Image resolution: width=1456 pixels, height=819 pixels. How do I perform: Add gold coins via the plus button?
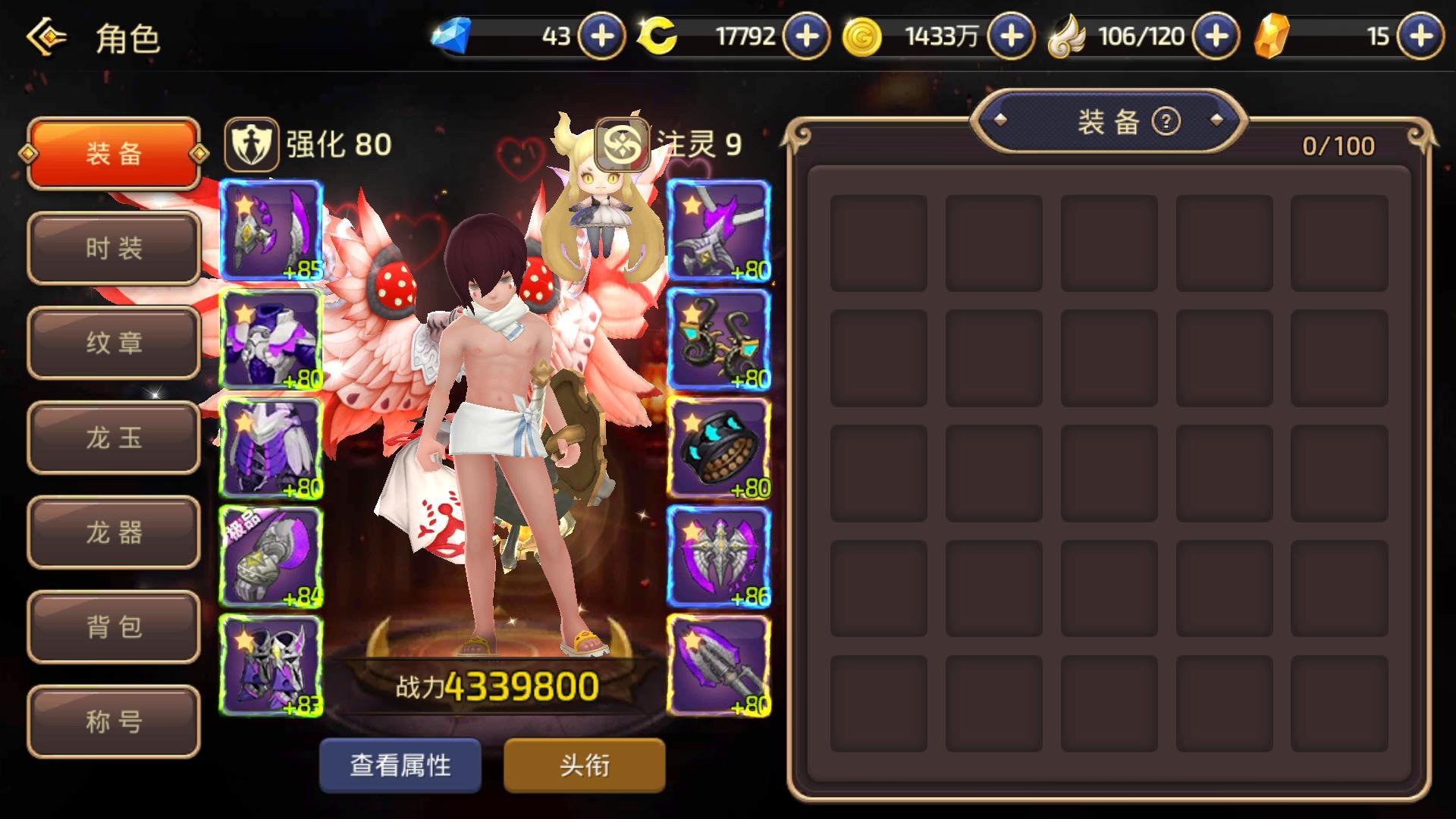coord(1012,36)
